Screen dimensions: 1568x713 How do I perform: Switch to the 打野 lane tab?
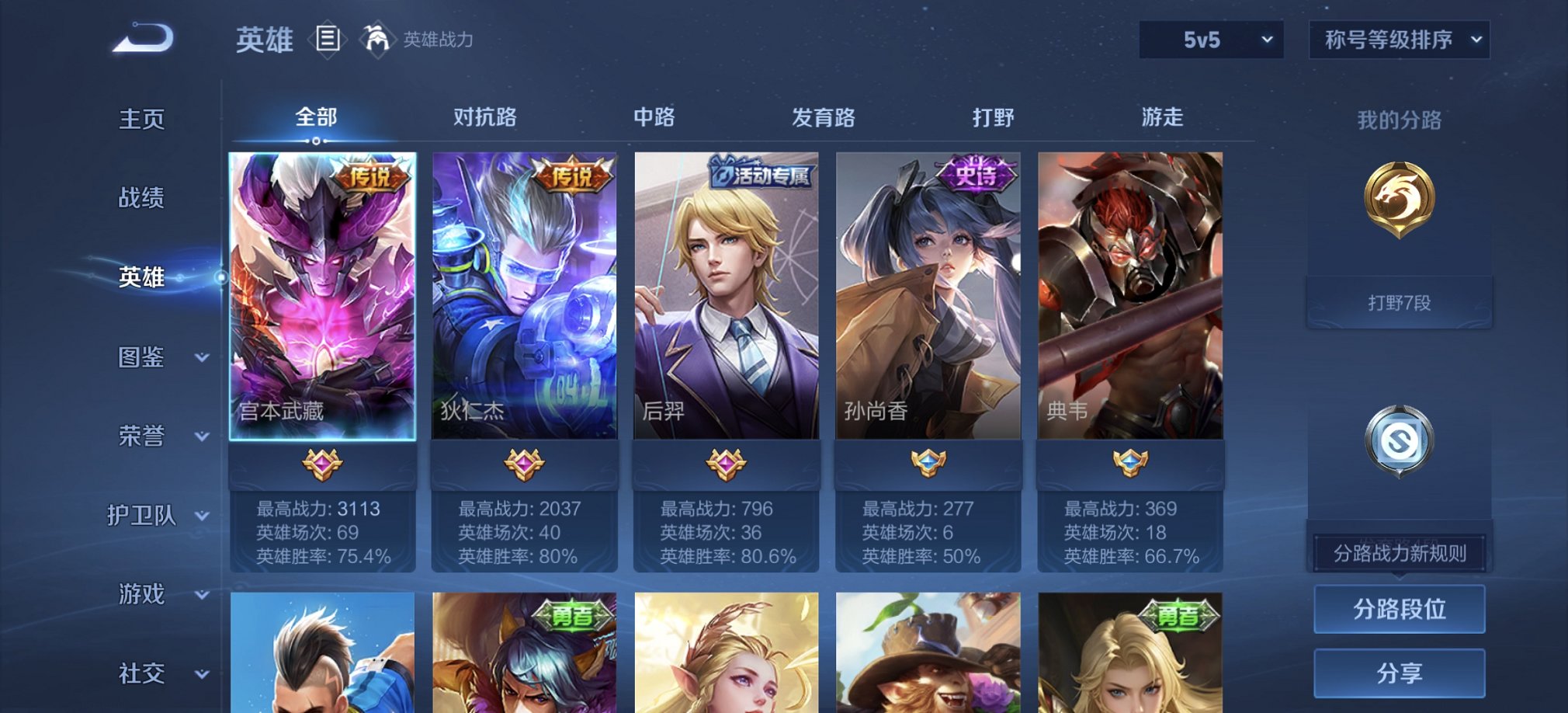[994, 117]
